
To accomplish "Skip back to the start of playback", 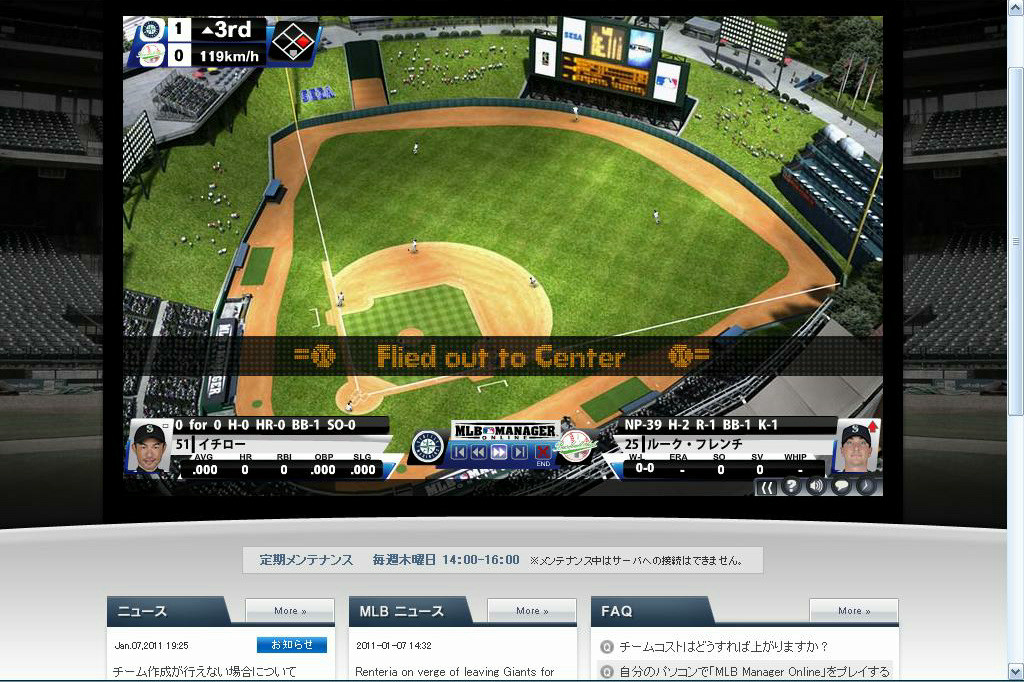I will [459, 452].
